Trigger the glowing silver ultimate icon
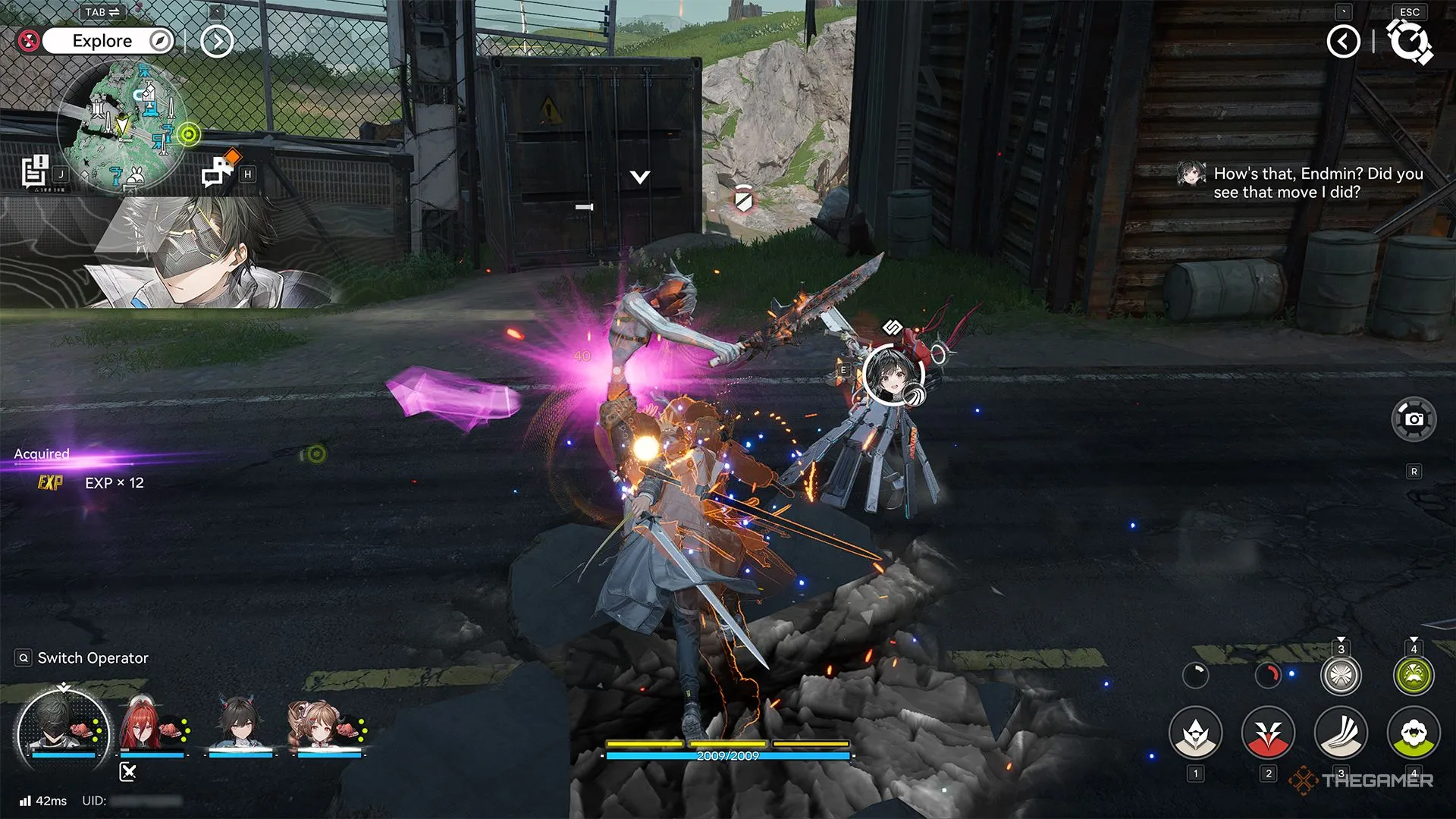This screenshot has height=819, width=1456. [1341, 676]
